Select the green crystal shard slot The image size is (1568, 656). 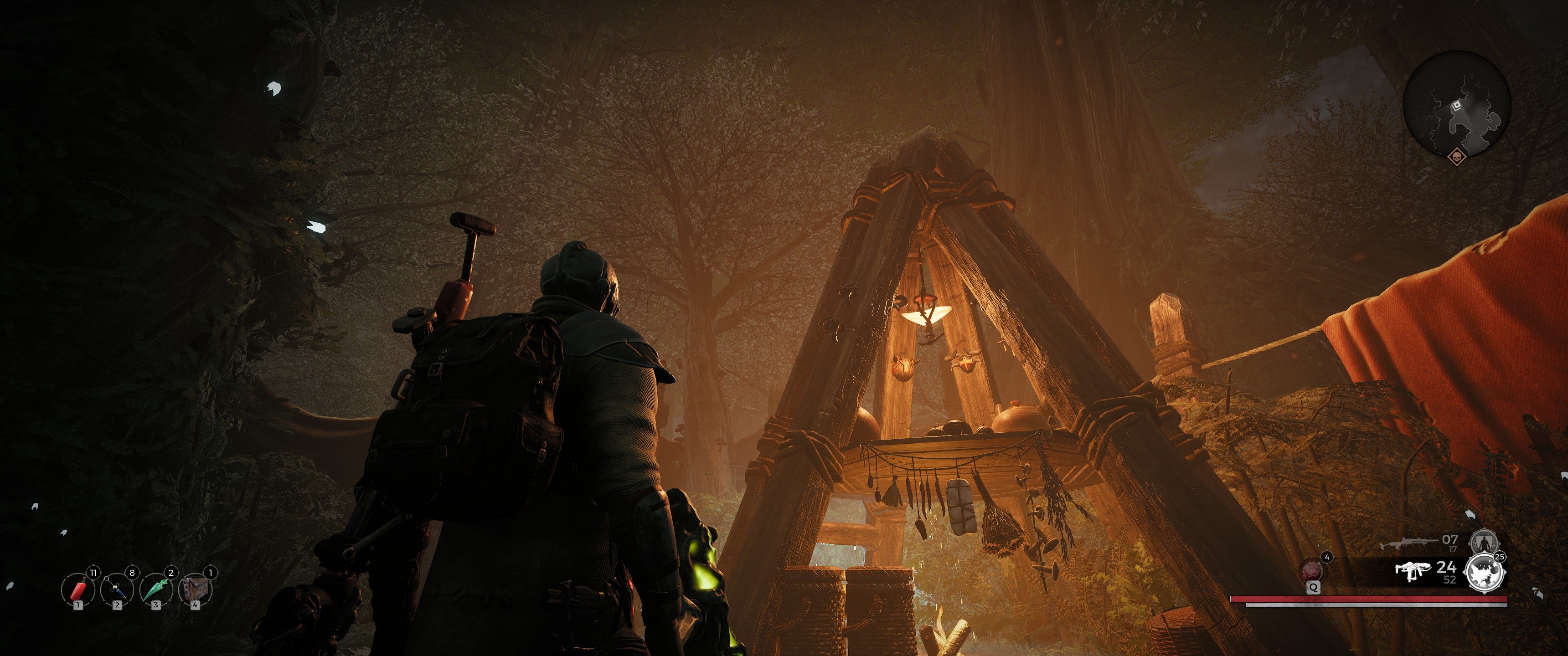point(156,589)
